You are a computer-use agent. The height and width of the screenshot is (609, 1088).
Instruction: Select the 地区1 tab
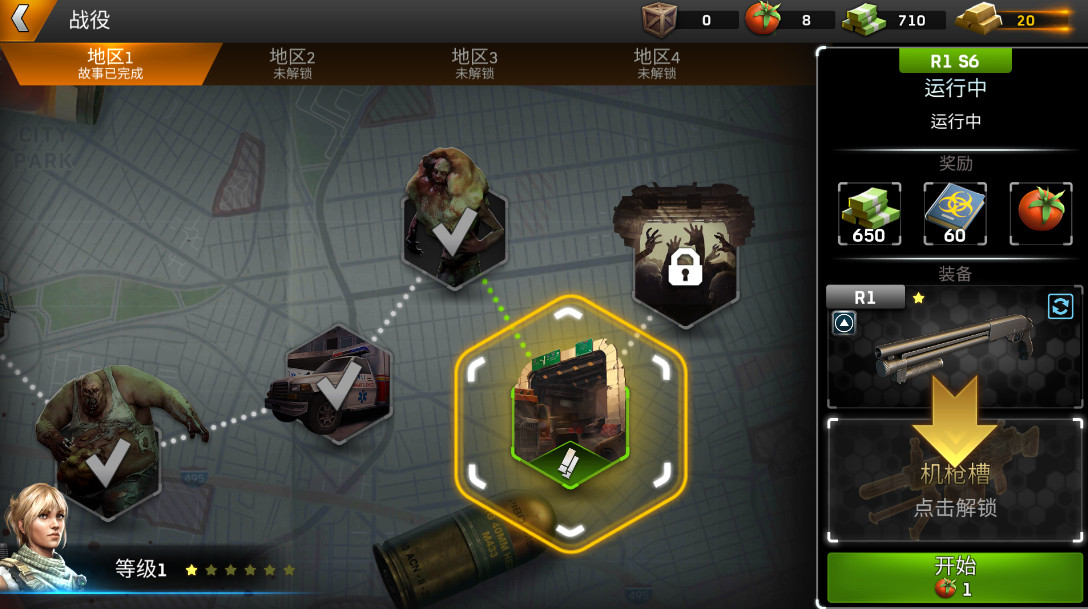click(x=110, y=64)
